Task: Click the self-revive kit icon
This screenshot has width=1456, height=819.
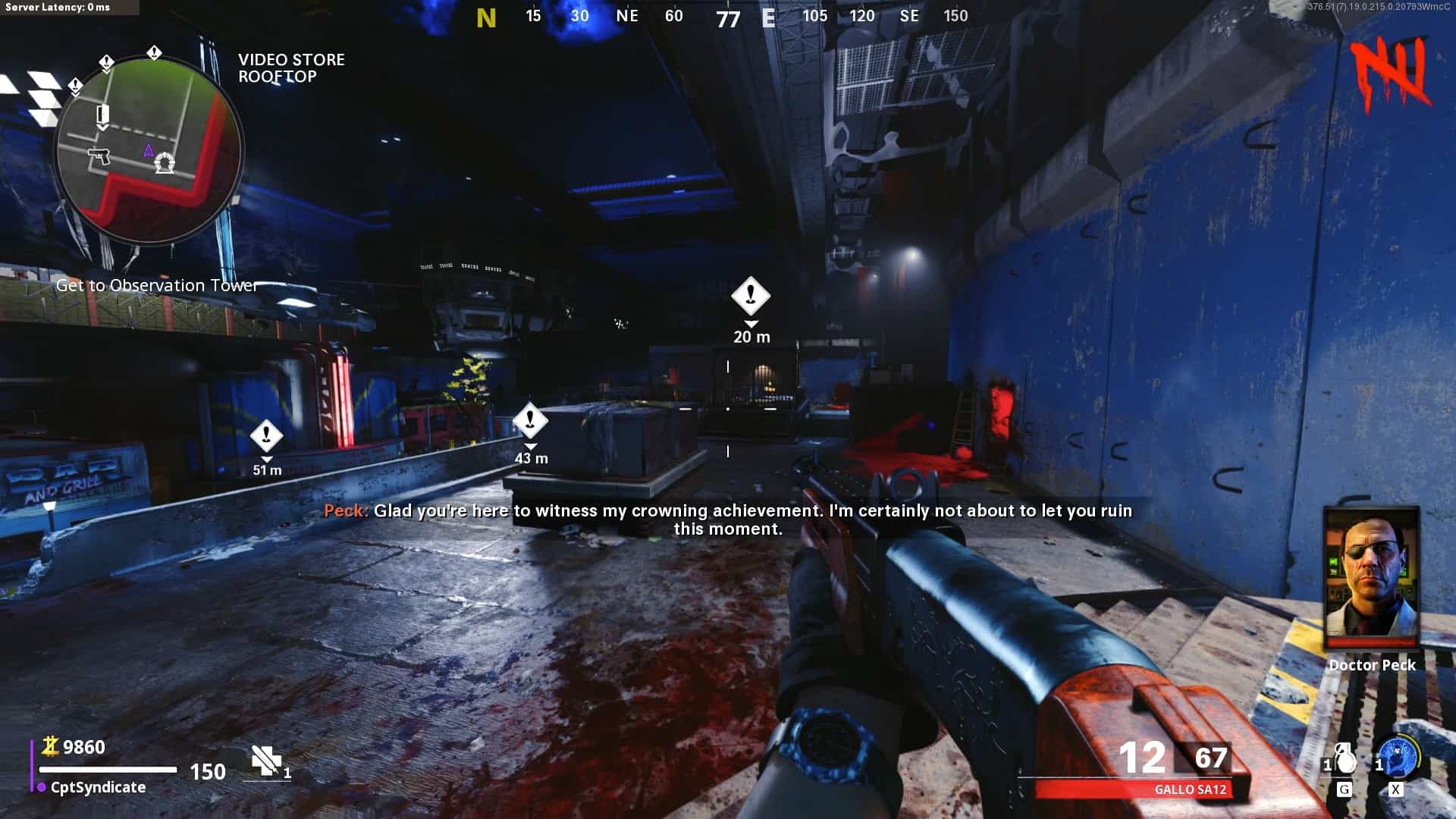Action: tap(266, 761)
